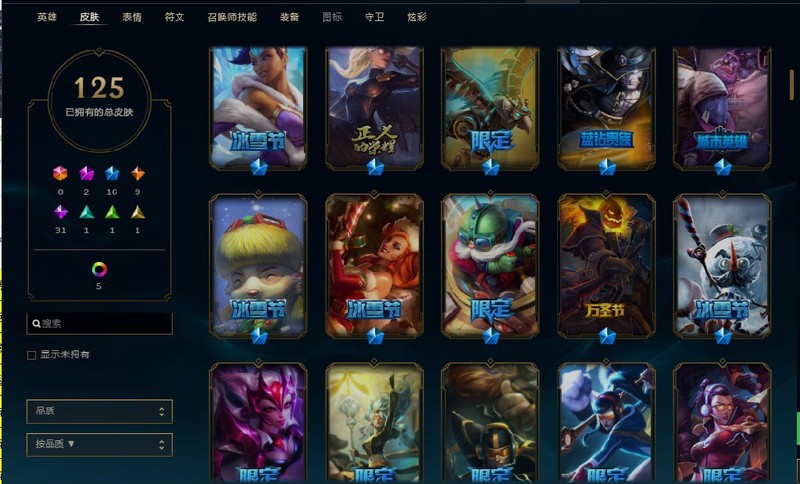Pick the armored bird 限定 skin card
This screenshot has height=484, width=800.
tap(491, 106)
